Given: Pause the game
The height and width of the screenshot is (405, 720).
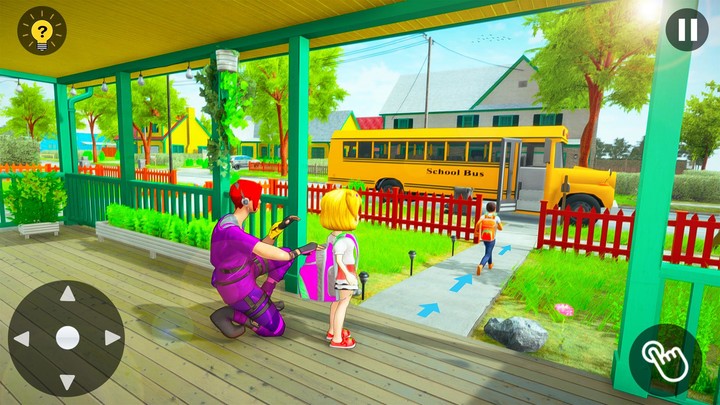Looking at the screenshot, I should click(687, 30).
